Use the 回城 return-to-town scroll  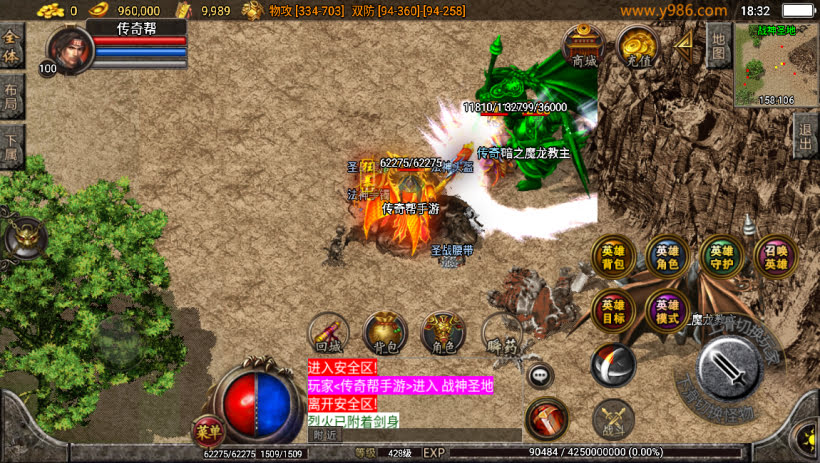click(328, 334)
